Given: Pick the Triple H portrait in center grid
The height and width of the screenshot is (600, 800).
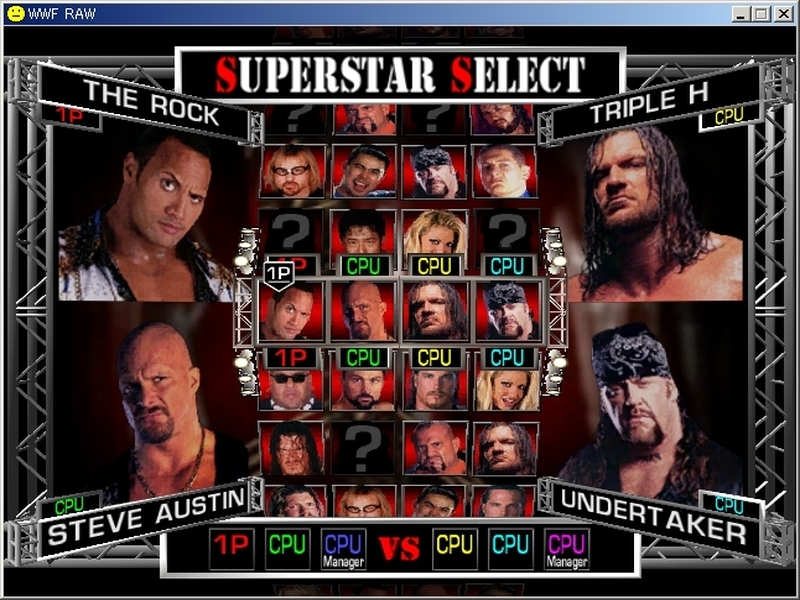Looking at the screenshot, I should click(435, 310).
